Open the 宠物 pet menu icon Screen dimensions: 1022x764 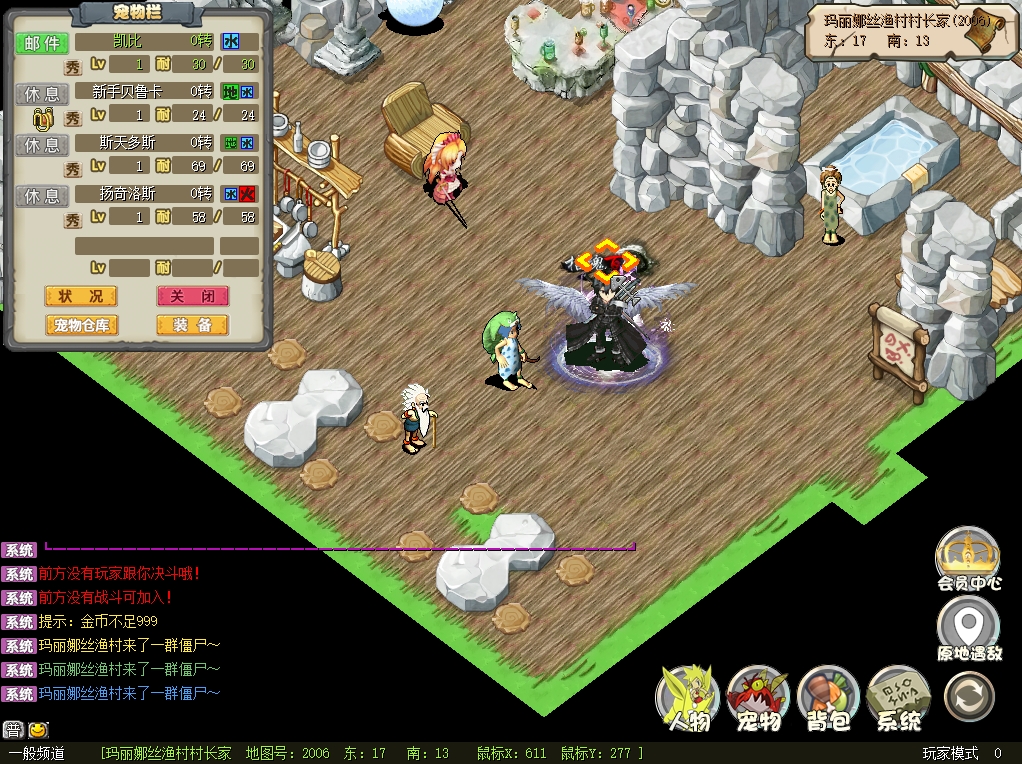pos(758,698)
